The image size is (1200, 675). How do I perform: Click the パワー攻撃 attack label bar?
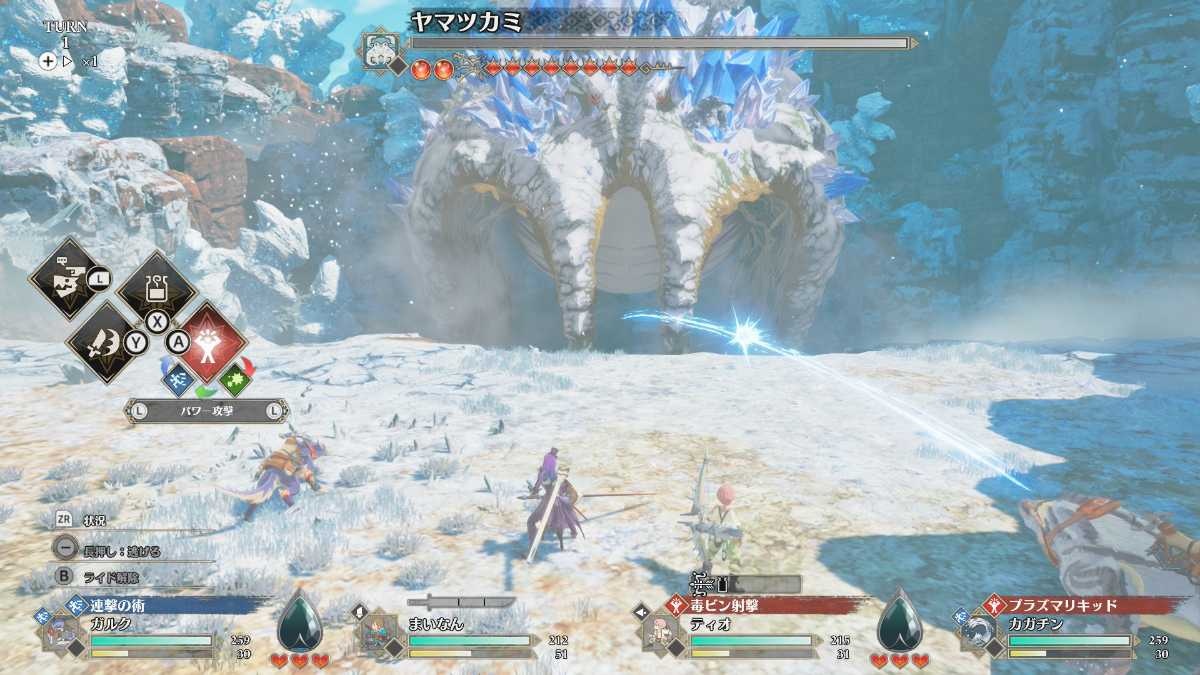click(x=206, y=410)
